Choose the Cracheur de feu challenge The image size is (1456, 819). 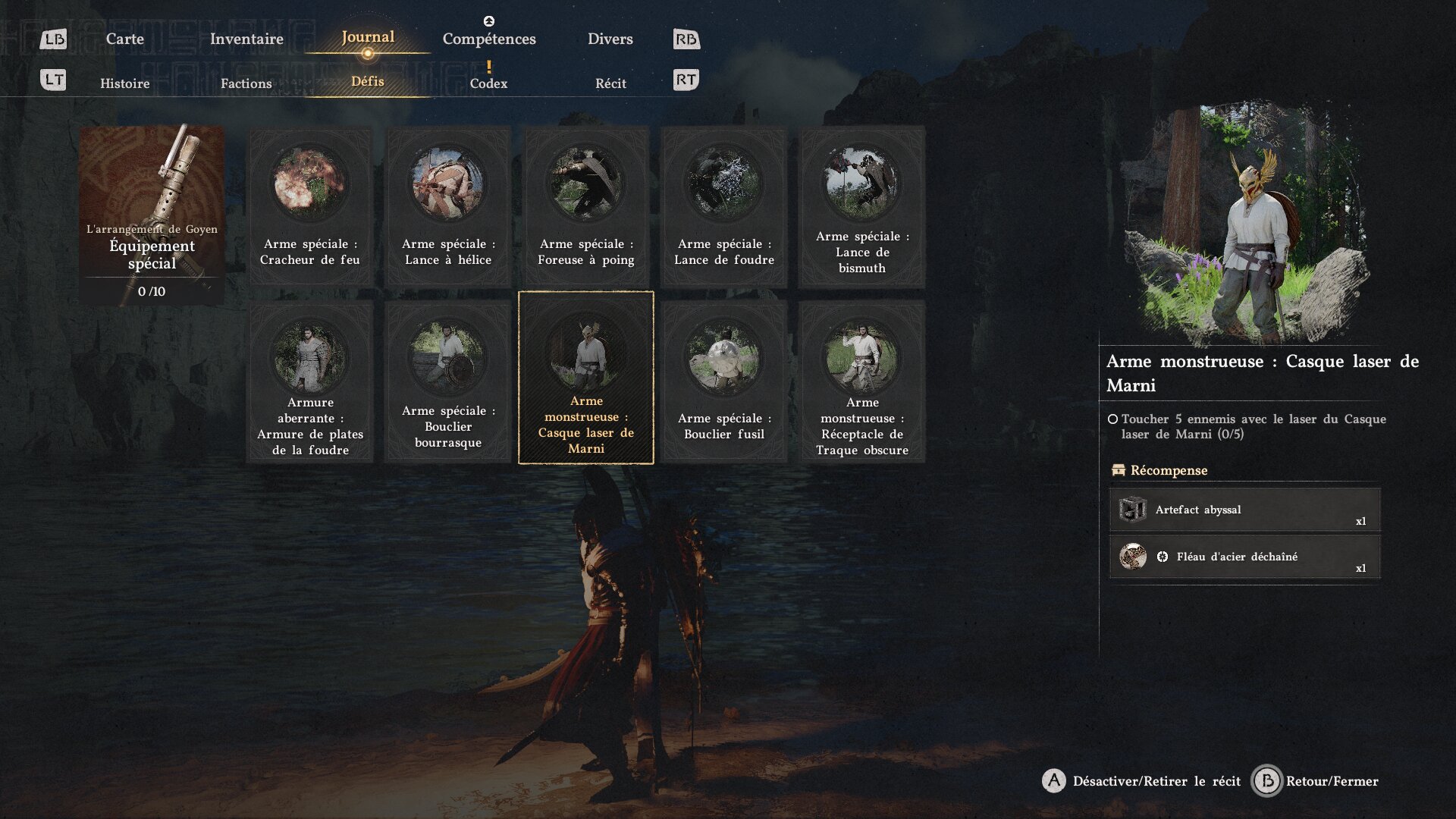[x=310, y=206]
